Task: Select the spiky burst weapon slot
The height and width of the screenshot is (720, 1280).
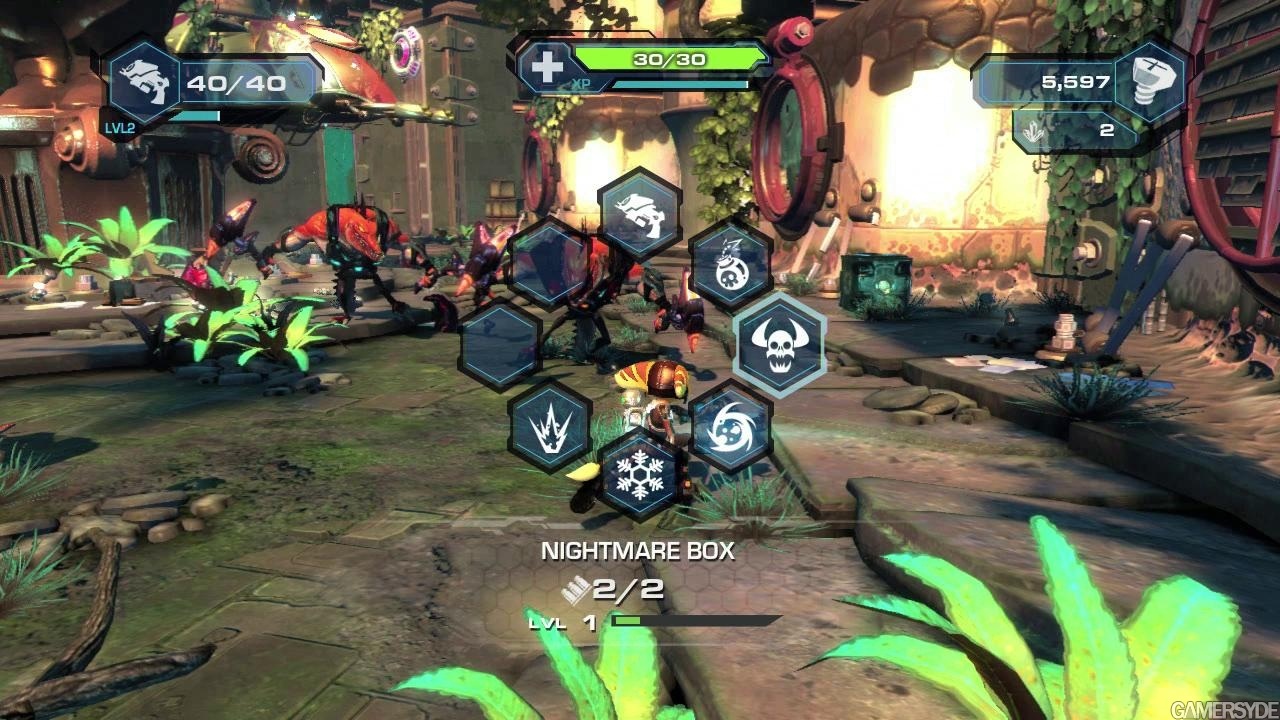Action: click(x=549, y=427)
